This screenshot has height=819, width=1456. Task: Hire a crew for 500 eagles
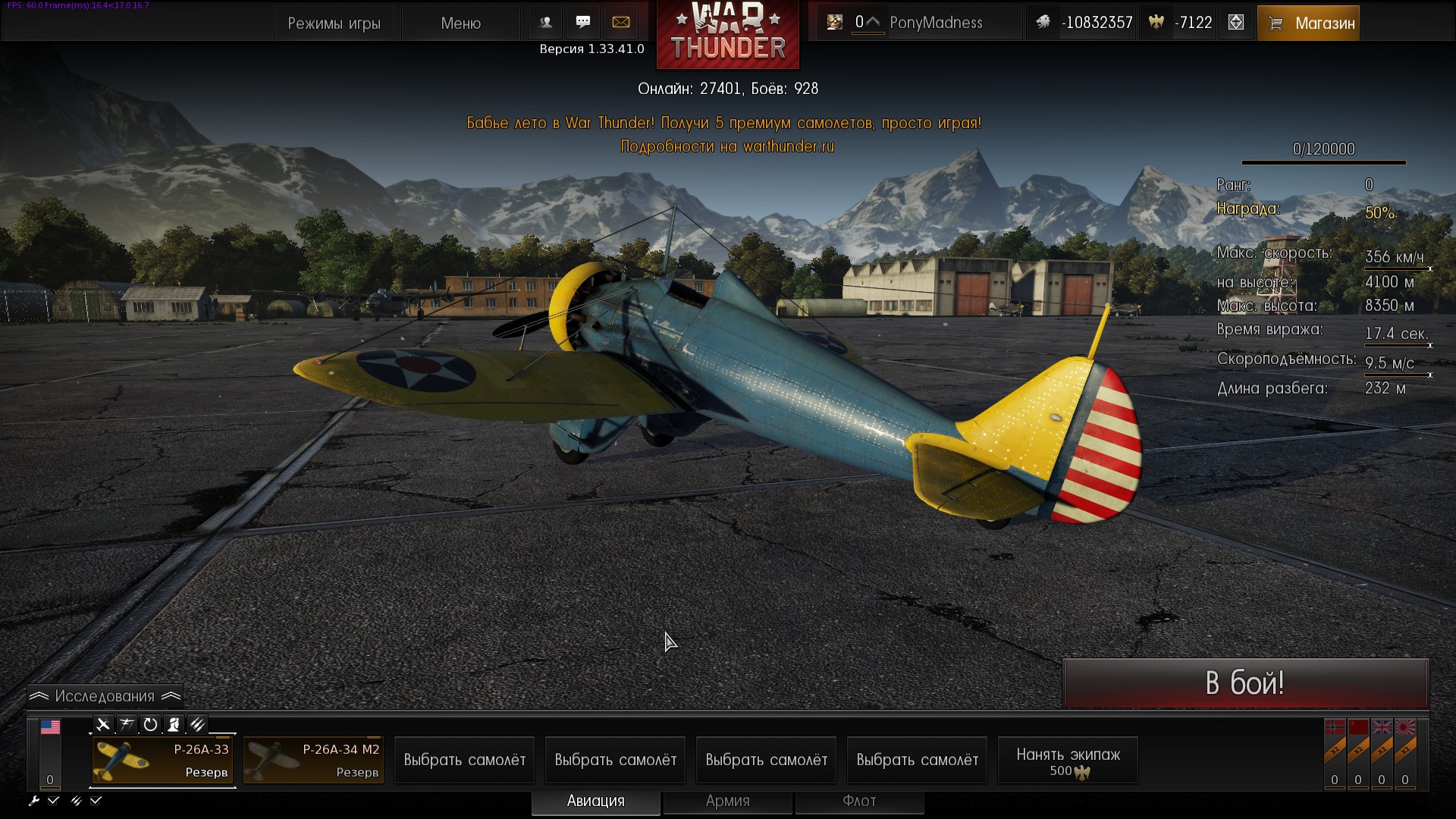pos(1068,761)
